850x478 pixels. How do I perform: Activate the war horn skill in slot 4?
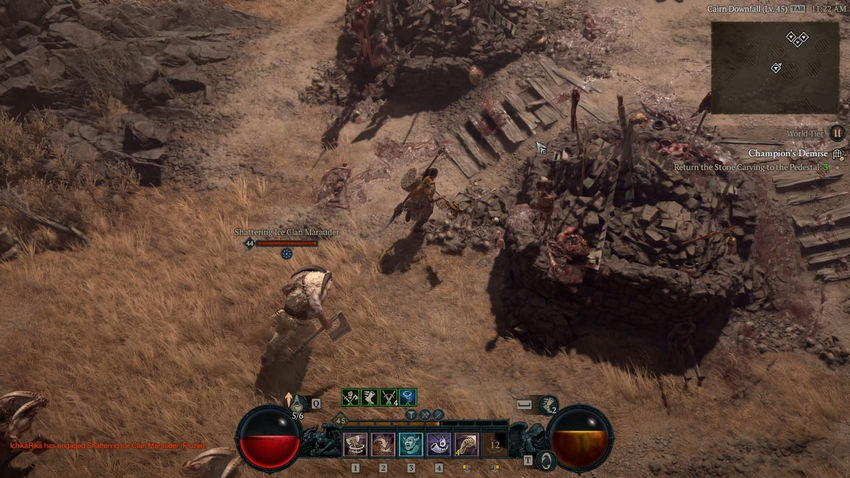click(x=438, y=444)
